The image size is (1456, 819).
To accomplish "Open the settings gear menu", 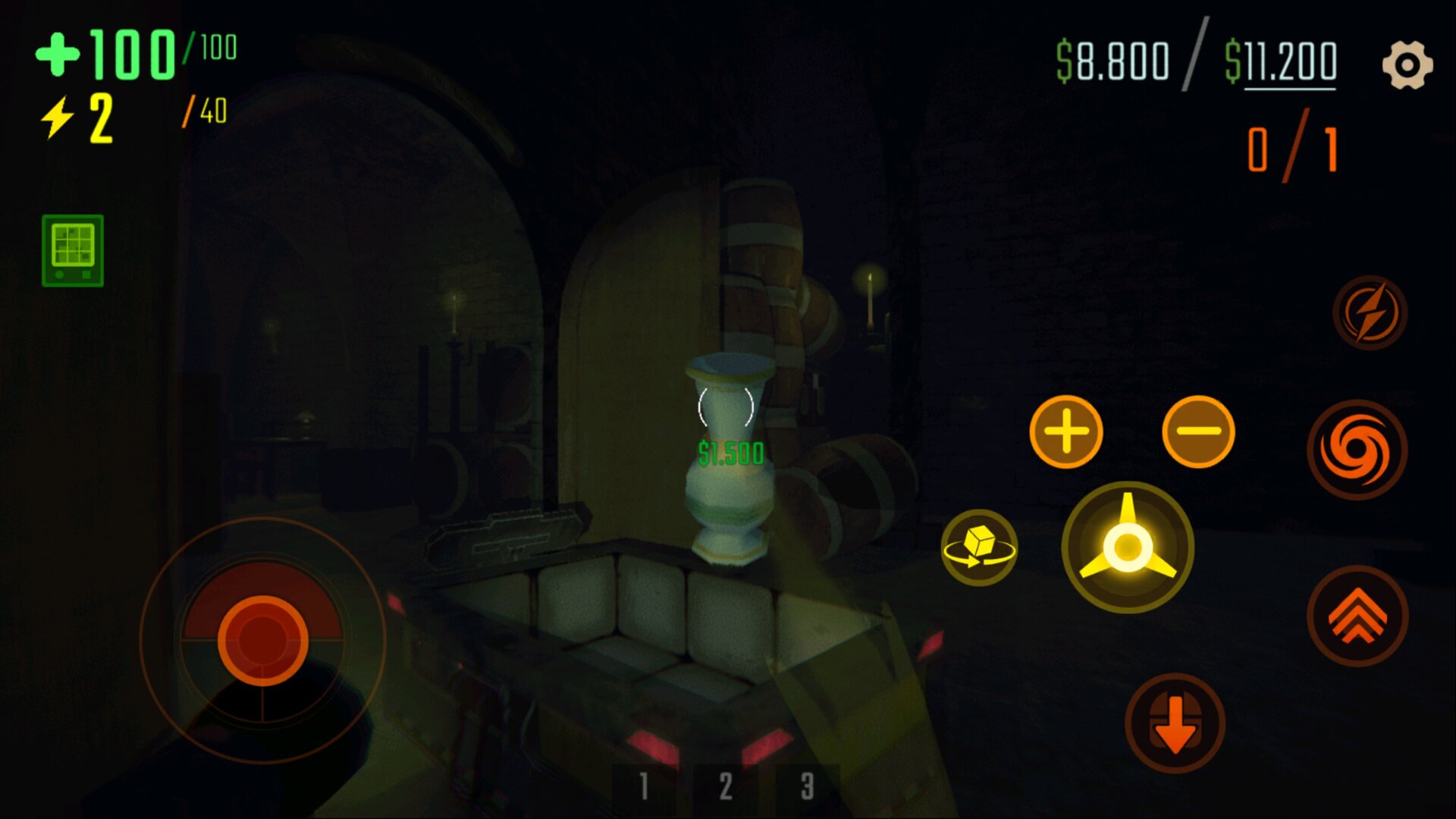I will coord(1407,65).
